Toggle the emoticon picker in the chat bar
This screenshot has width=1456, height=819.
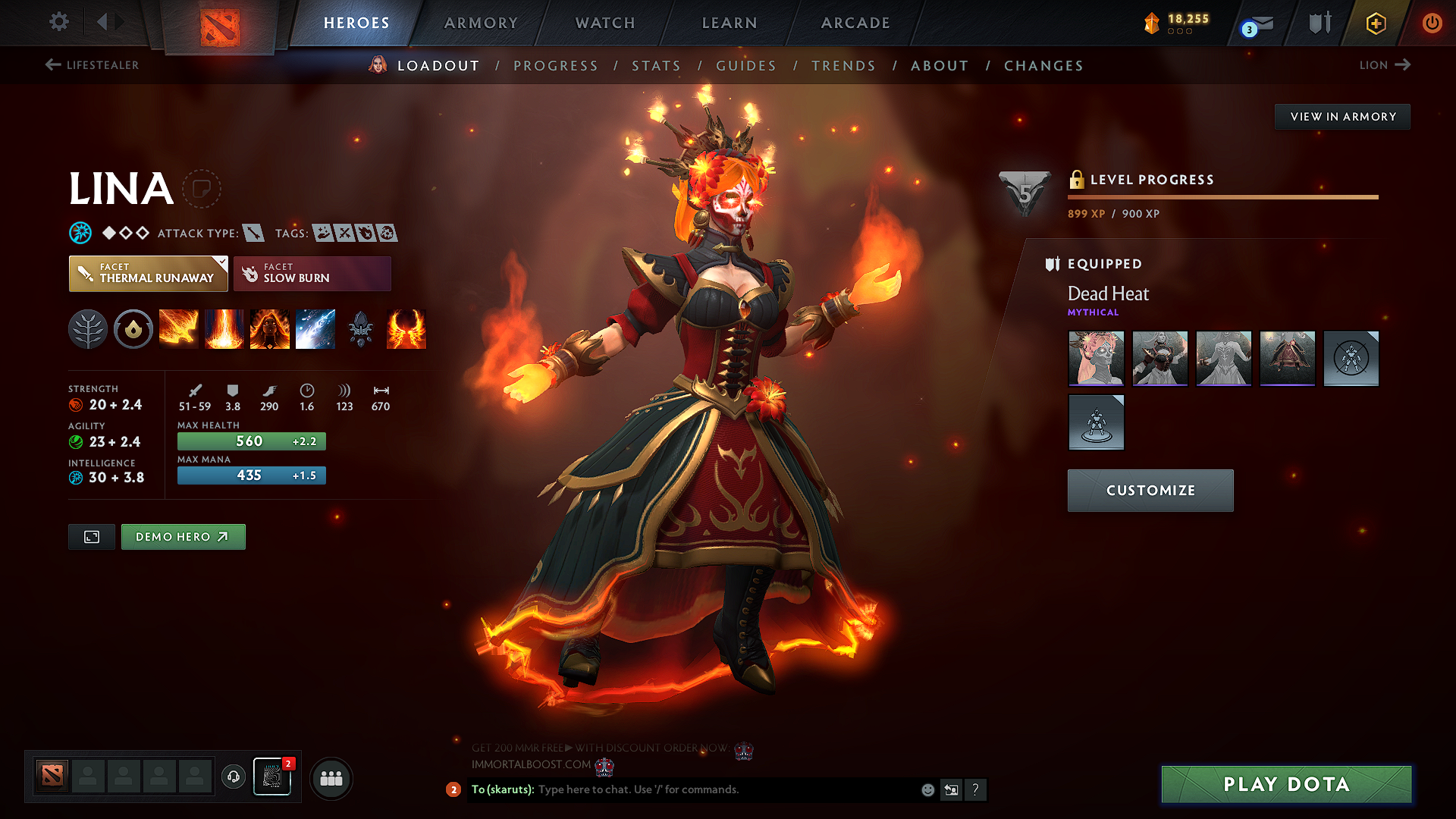(x=927, y=789)
